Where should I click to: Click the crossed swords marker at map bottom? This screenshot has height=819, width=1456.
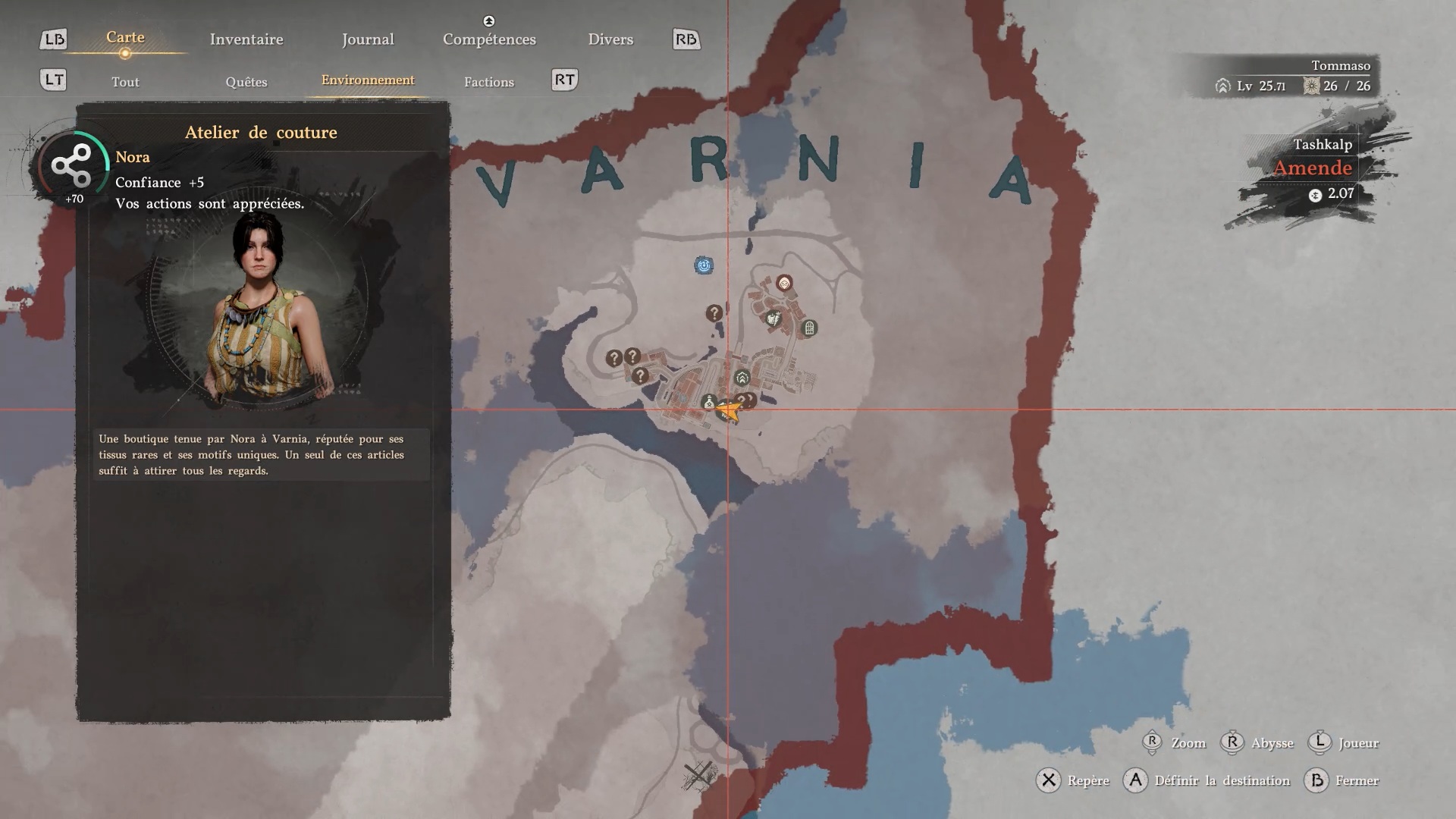698,775
